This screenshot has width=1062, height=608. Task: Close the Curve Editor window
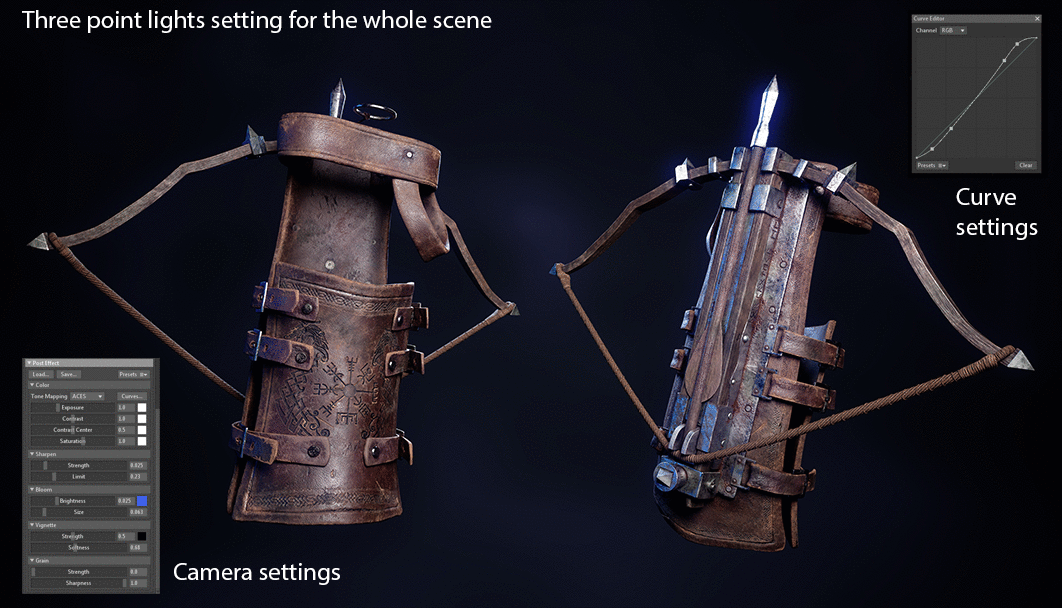click(x=1036, y=19)
